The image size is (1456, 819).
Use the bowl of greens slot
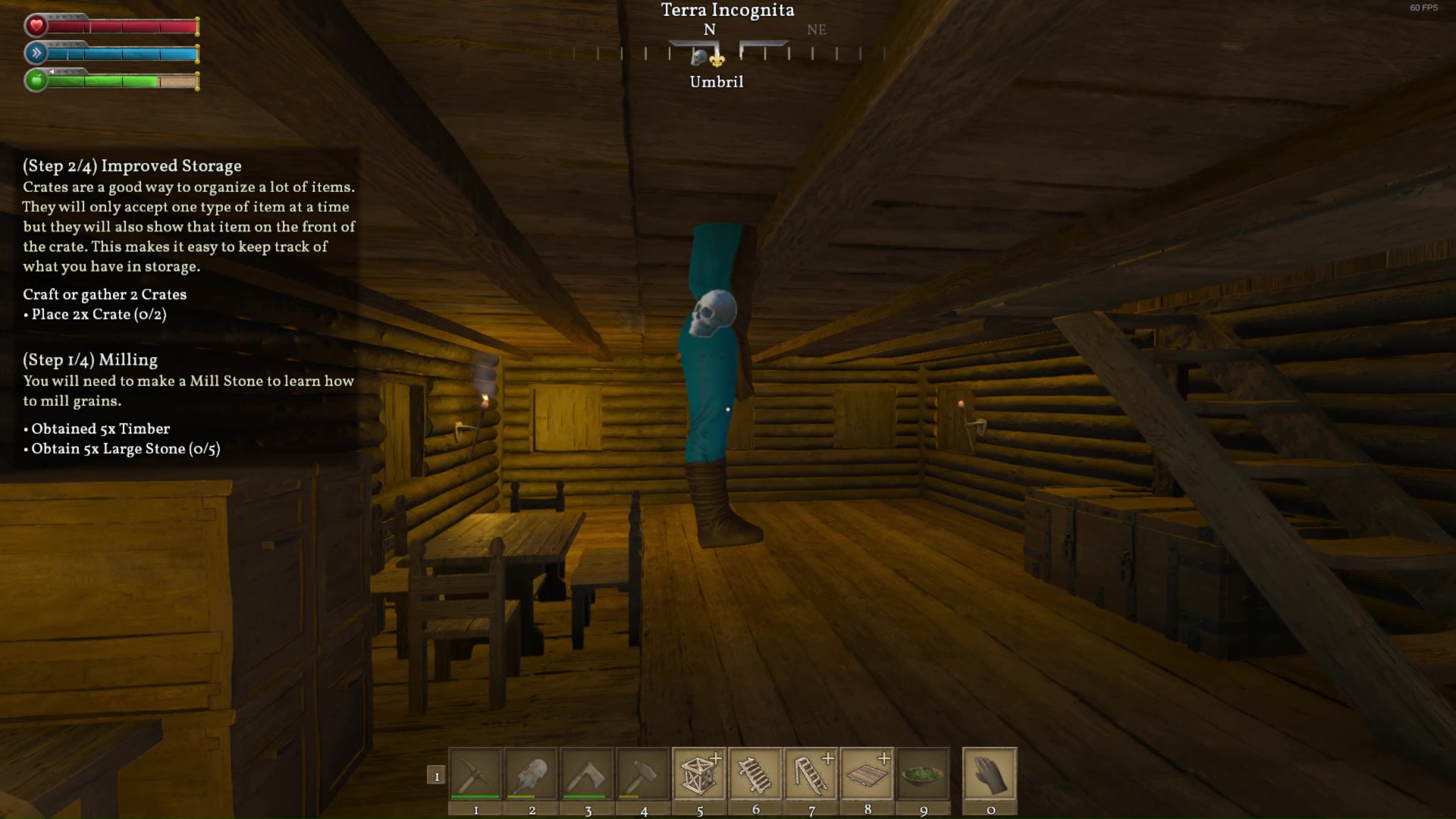click(x=923, y=774)
